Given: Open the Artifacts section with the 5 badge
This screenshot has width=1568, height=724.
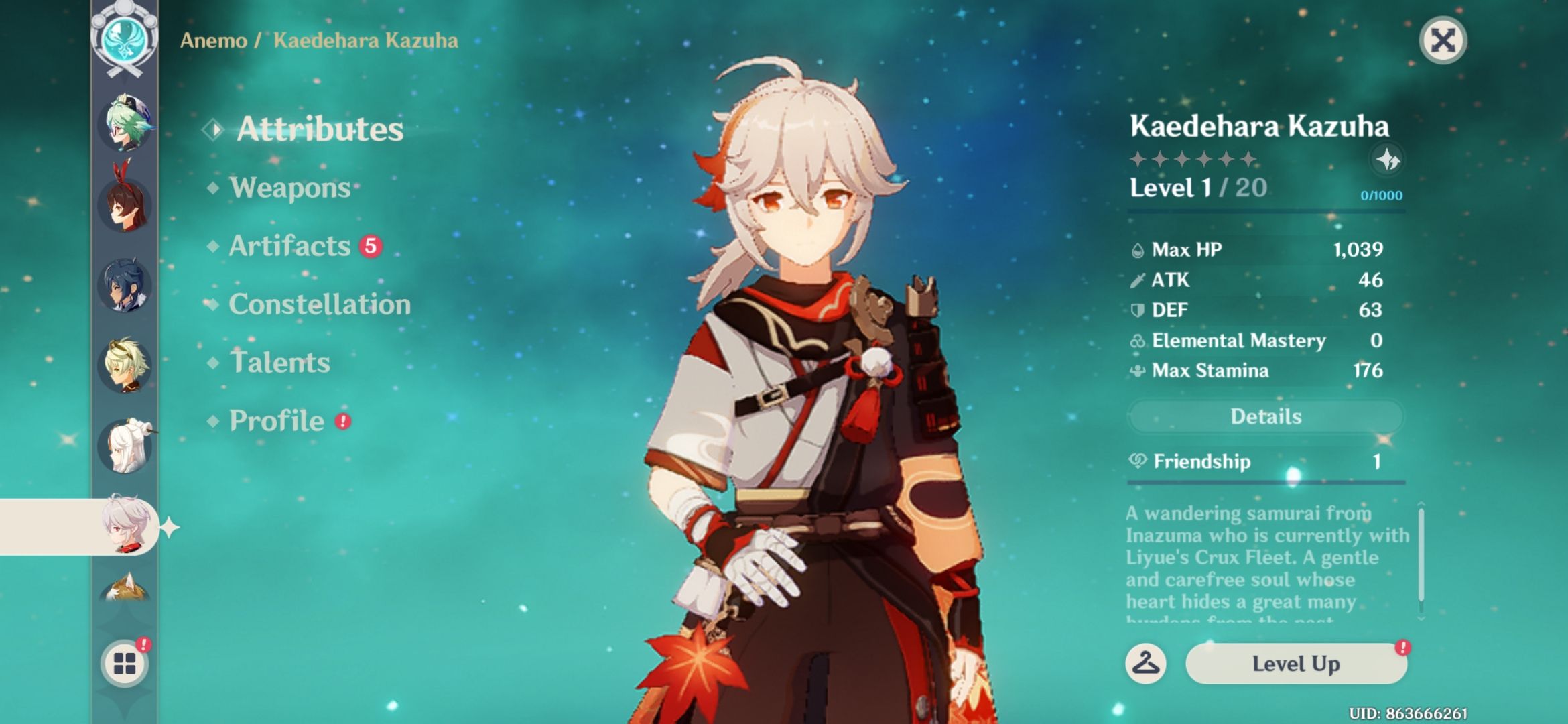Looking at the screenshot, I should [x=289, y=246].
